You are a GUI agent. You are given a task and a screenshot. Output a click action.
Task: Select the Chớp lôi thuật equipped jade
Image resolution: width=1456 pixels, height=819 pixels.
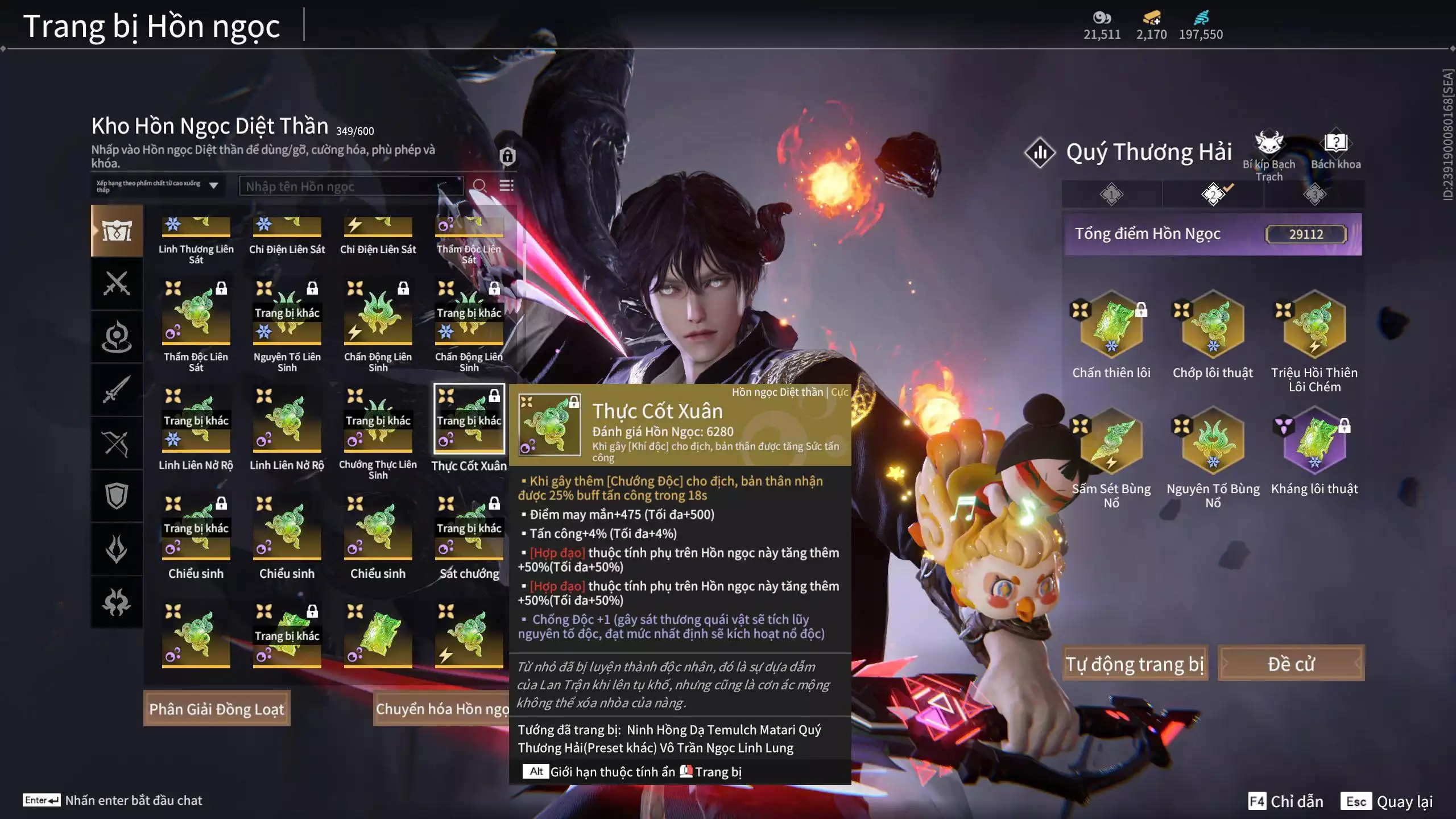(1213, 325)
